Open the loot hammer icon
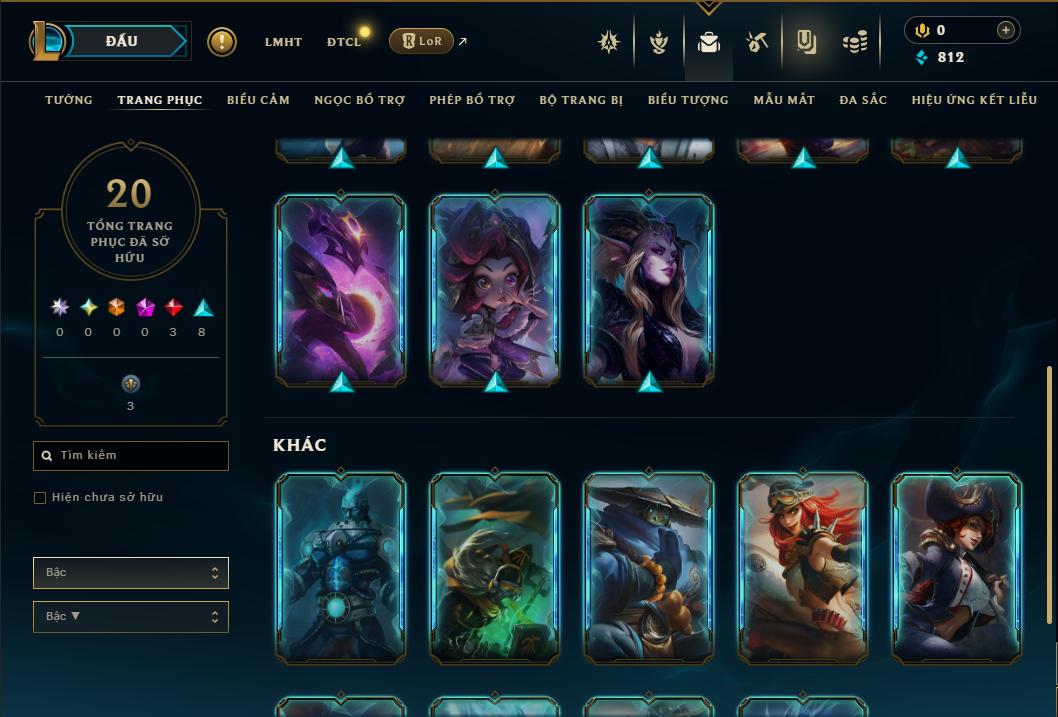The height and width of the screenshot is (717, 1058). pos(756,42)
